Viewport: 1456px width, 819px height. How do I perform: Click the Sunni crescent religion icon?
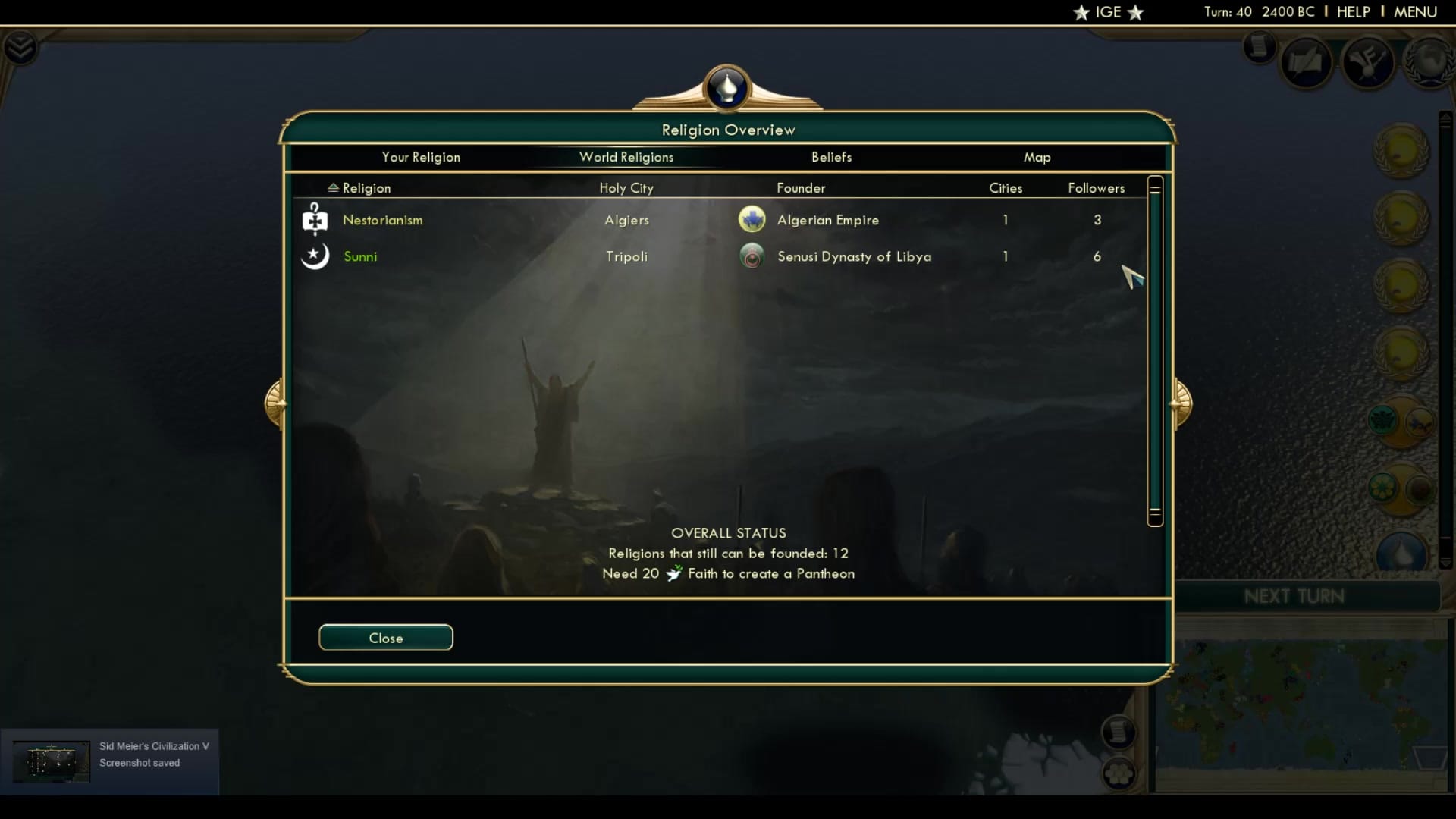pos(315,256)
